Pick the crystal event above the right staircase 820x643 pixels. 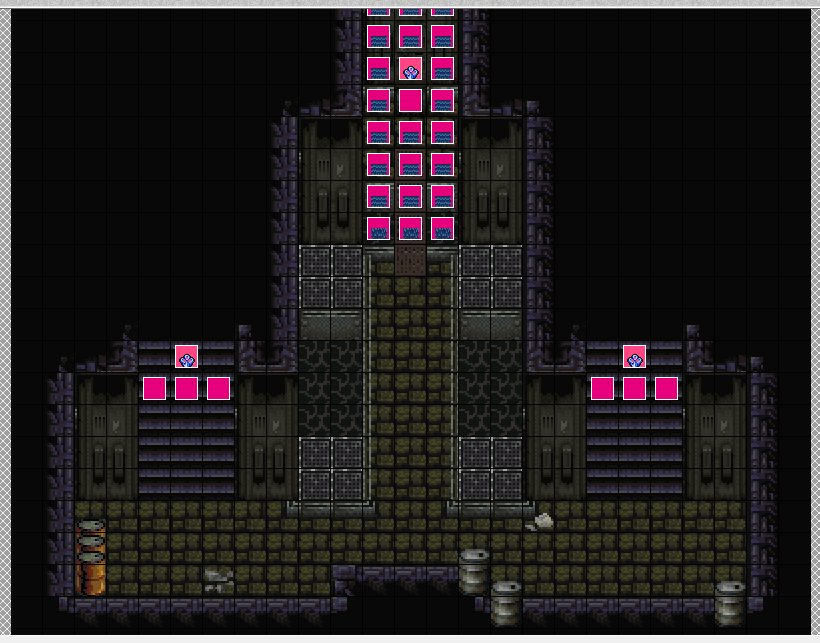[634, 357]
